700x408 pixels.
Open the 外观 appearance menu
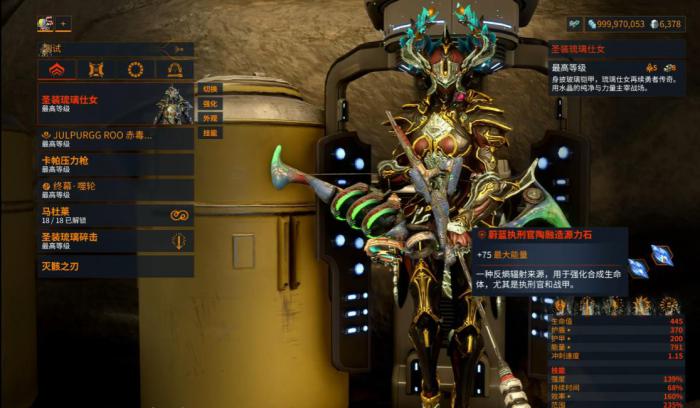(210, 118)
